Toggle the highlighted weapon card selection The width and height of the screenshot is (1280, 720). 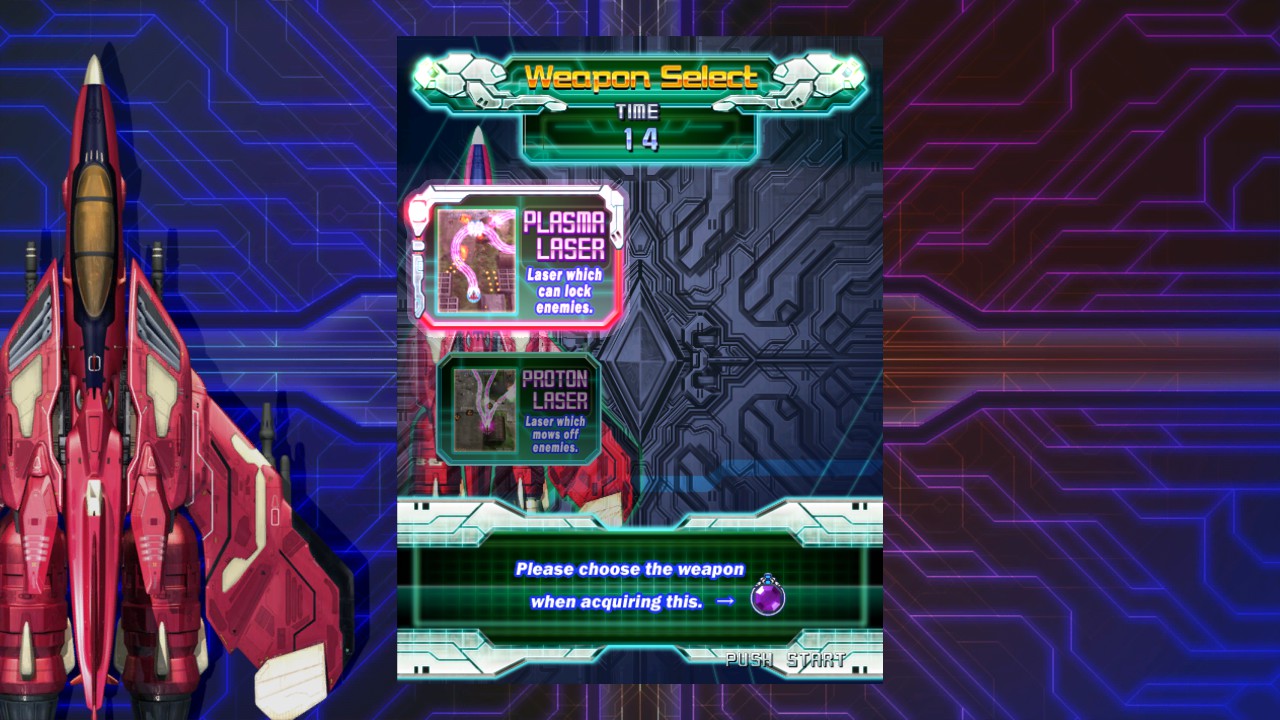(x=515, y=258)
